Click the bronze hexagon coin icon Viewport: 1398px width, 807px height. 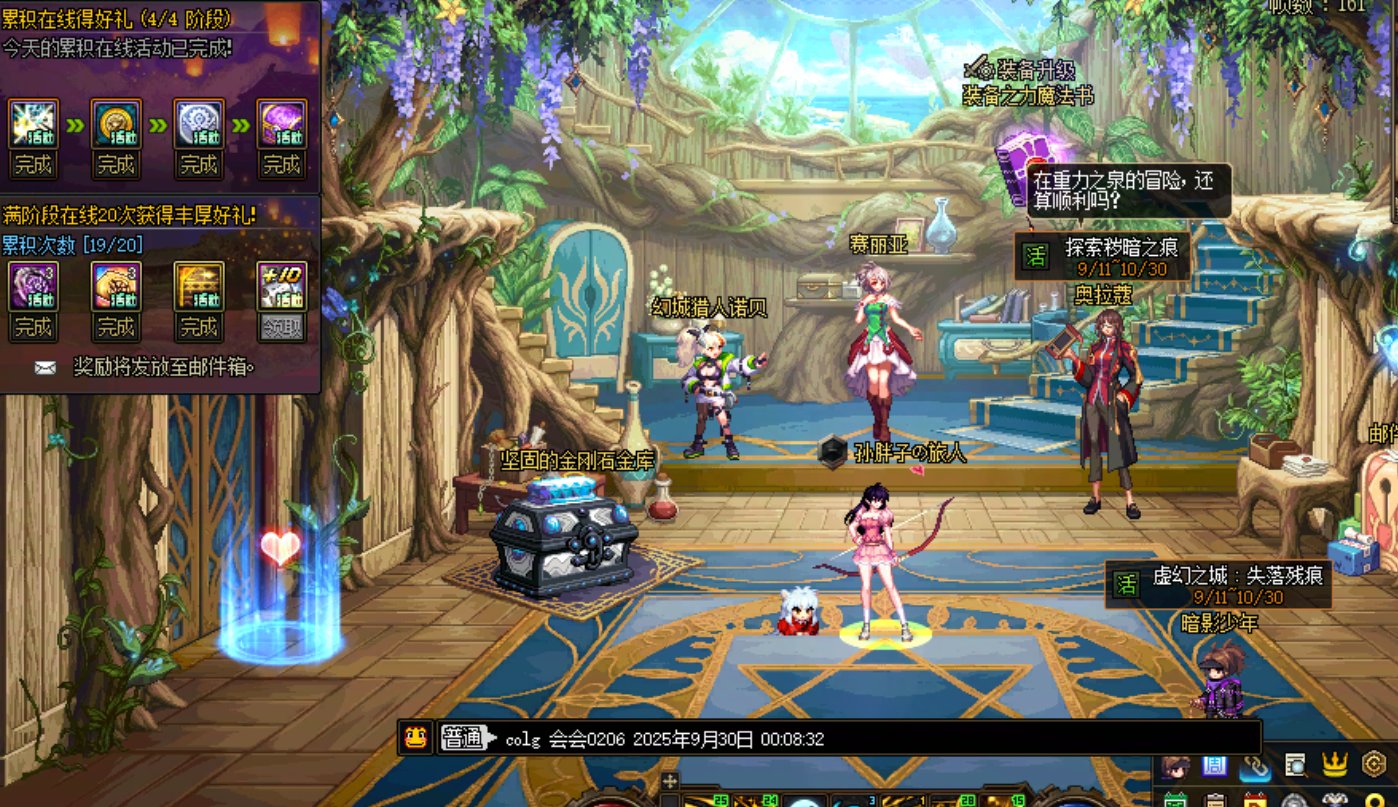pyautogui.click(x=1375, y=766)
